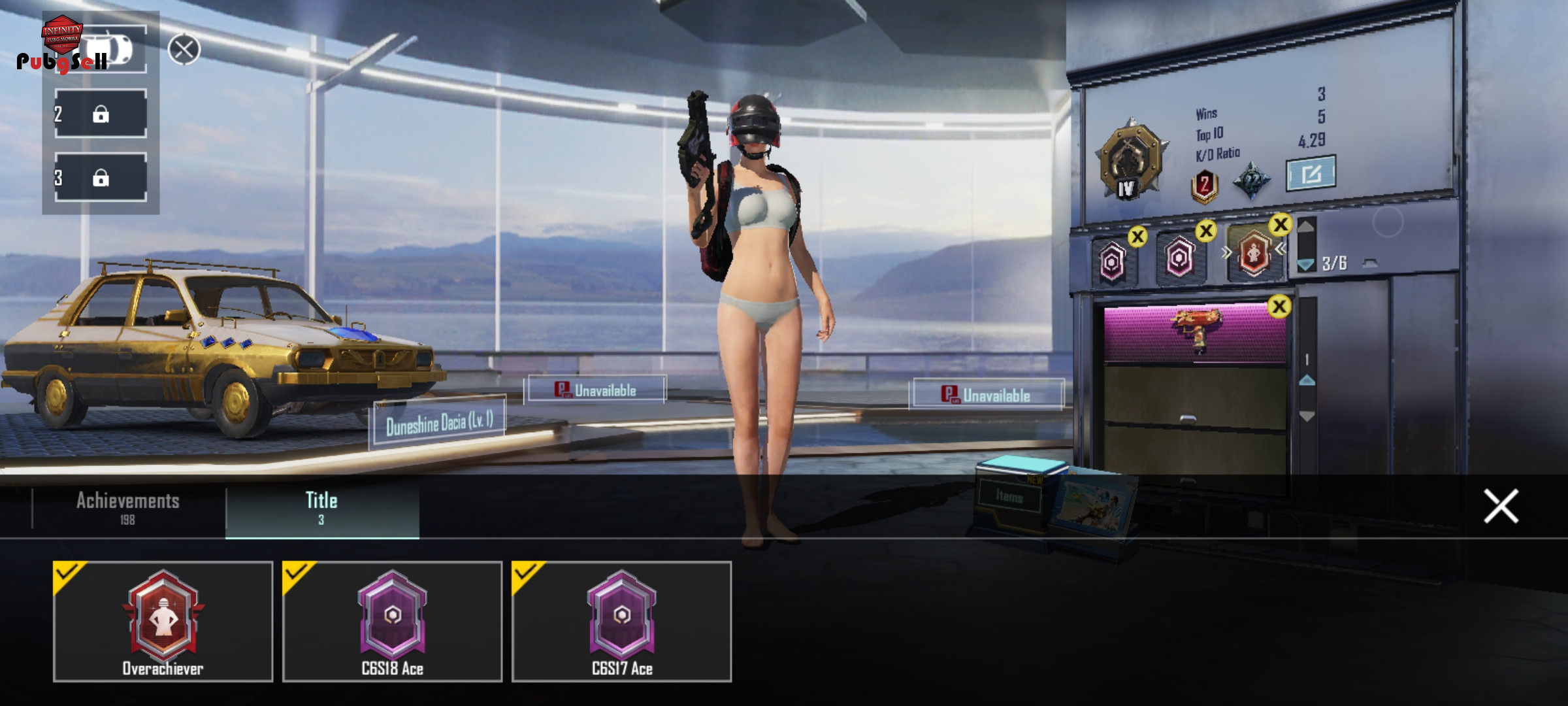Remove the gold gun skin from showcase
The width and height of the screenshot is (1568, 706).
click(x=1279, y=307)
